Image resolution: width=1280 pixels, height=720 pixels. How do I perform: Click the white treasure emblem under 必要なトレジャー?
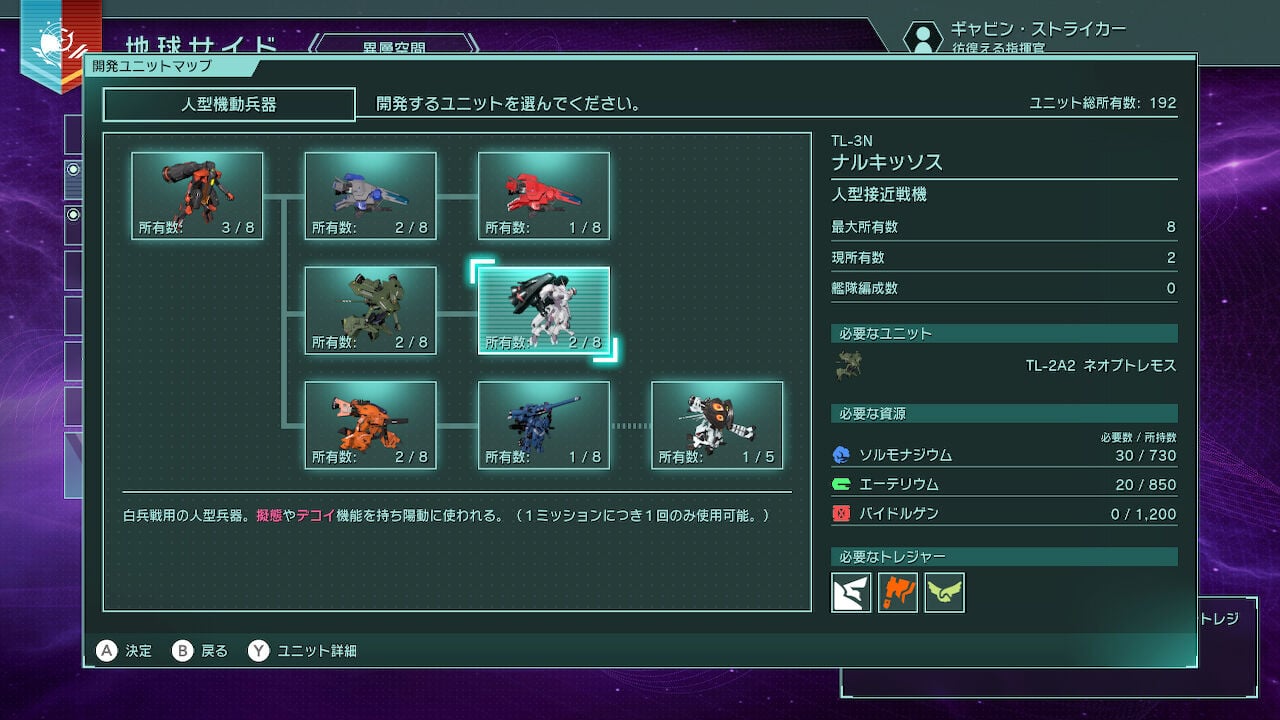pyautogui.click(x=849, y=592)
